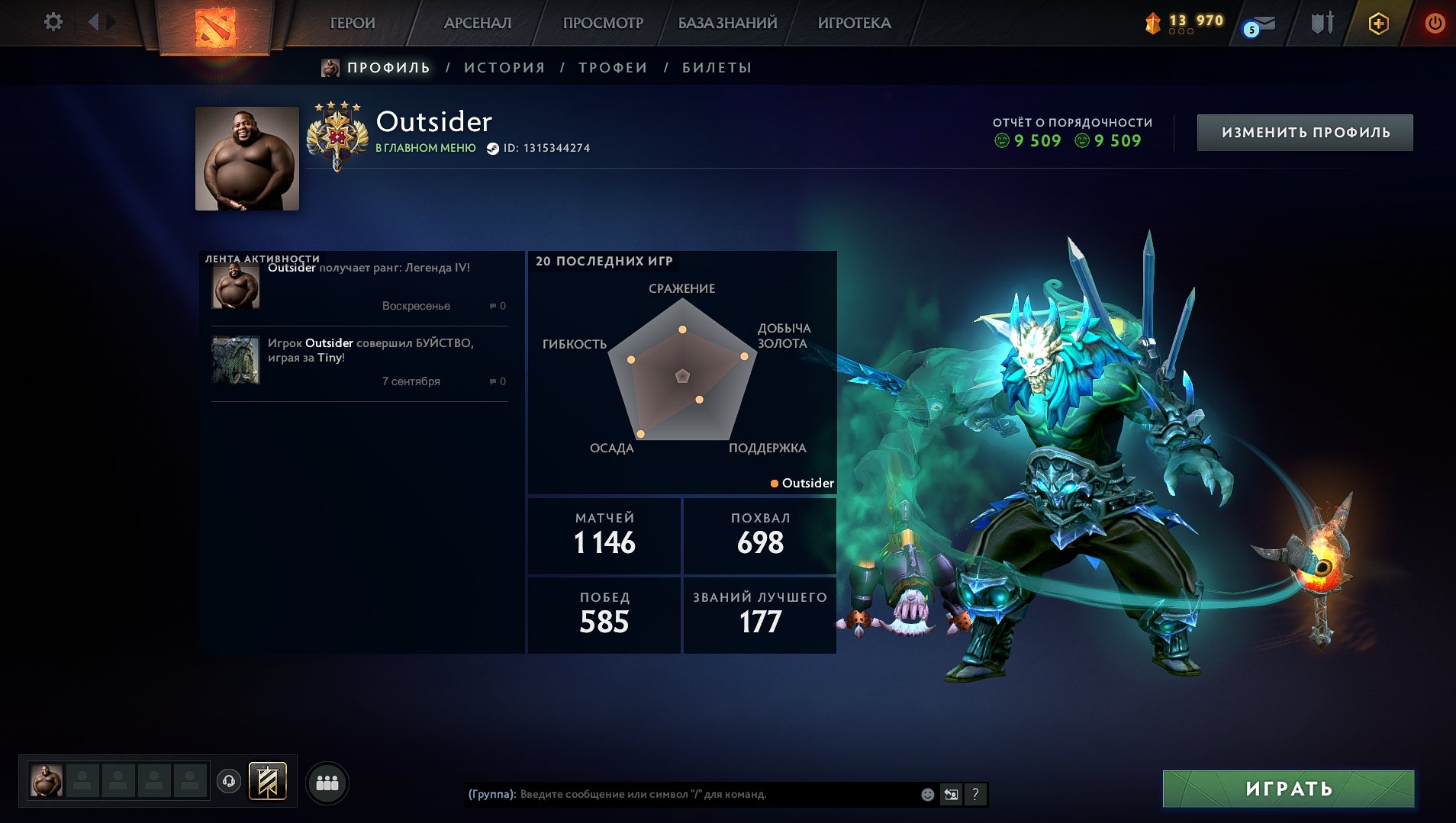1456x823 pixels.
Task: Open friends list people icon
Action: tap(327, 783)
